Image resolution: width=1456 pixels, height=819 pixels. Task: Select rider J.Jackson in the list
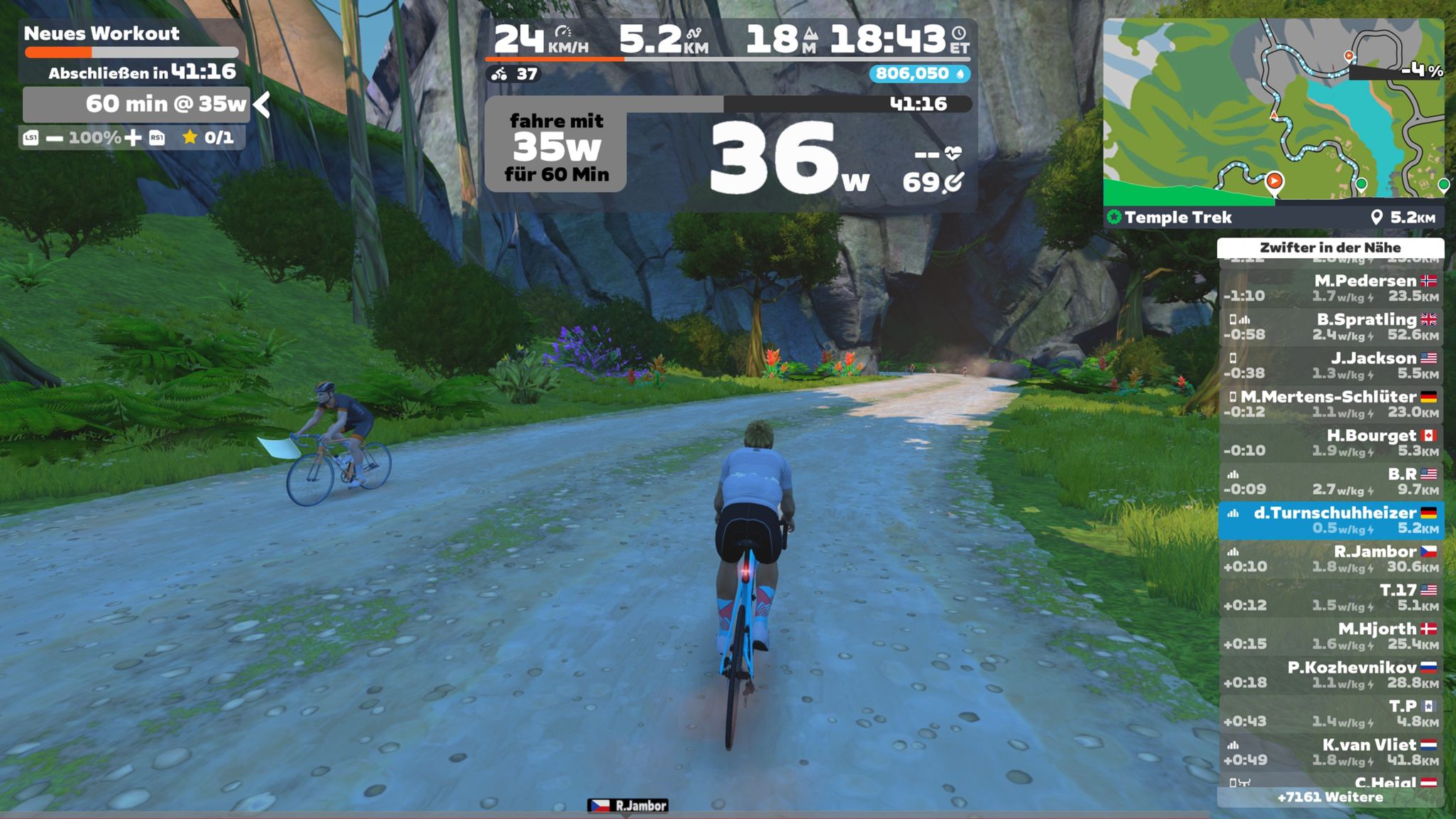[1331, 365]
